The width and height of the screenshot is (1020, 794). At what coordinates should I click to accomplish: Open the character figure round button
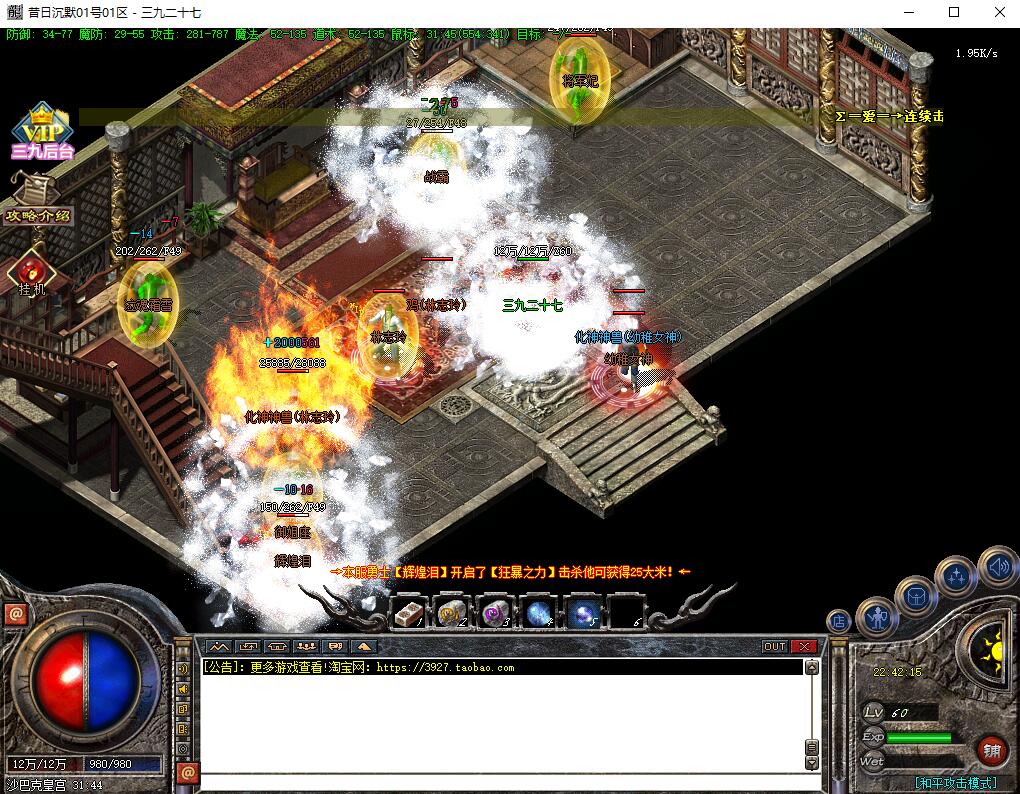[876, 616]
